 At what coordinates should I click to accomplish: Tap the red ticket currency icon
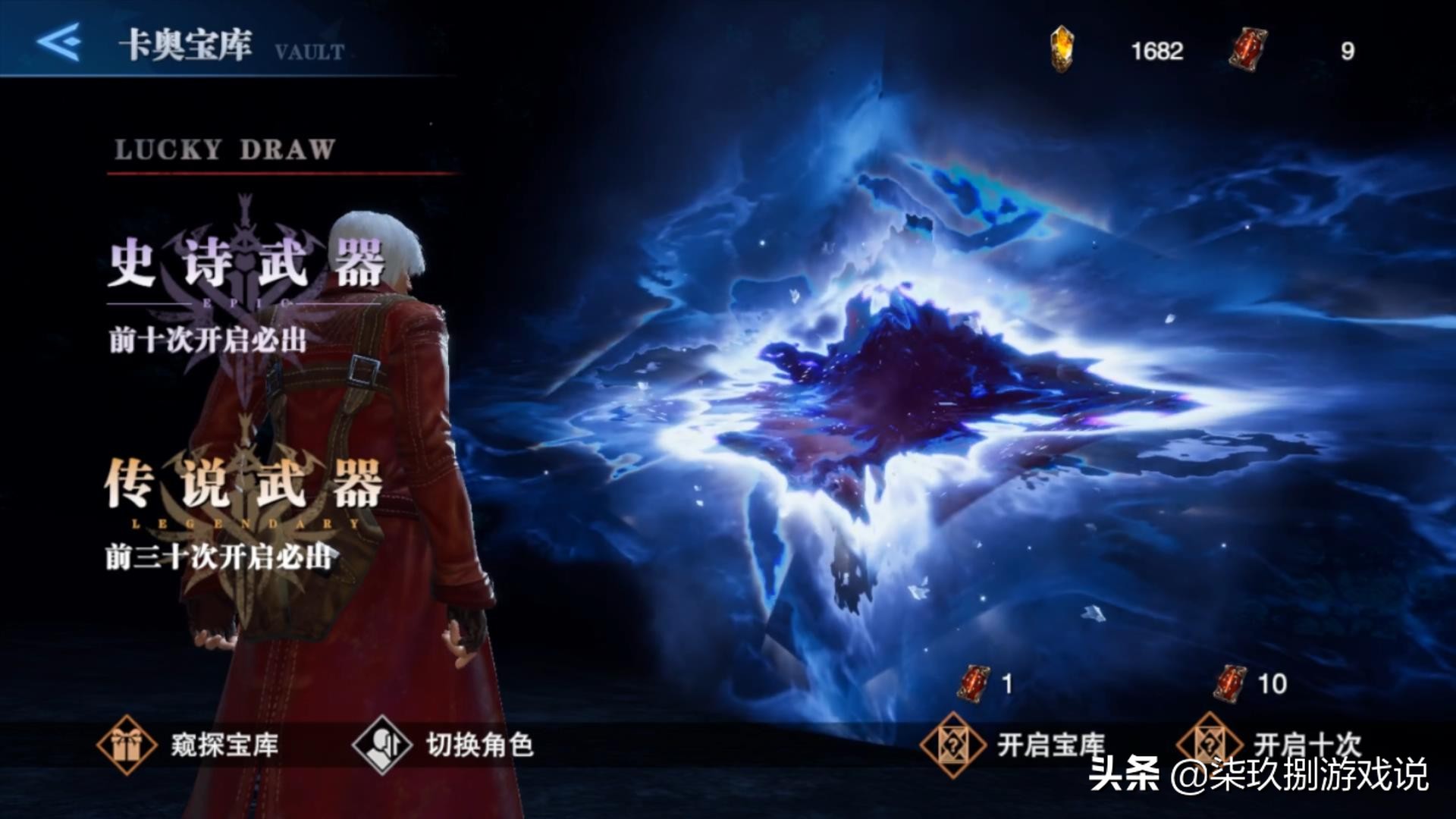pos(1247,49)
